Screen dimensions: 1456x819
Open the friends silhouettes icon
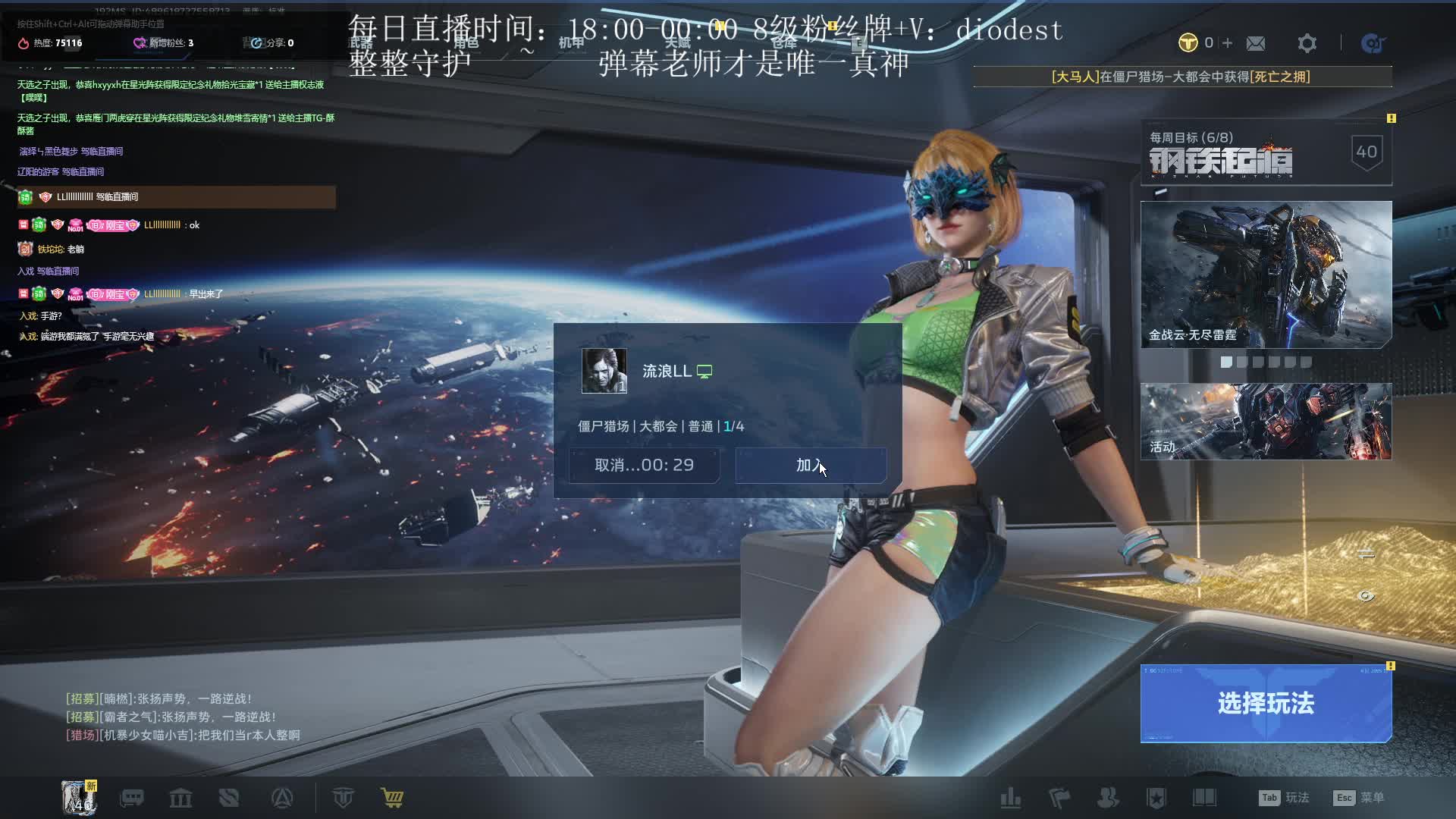pyautogui.click(x=1108, y=798)
